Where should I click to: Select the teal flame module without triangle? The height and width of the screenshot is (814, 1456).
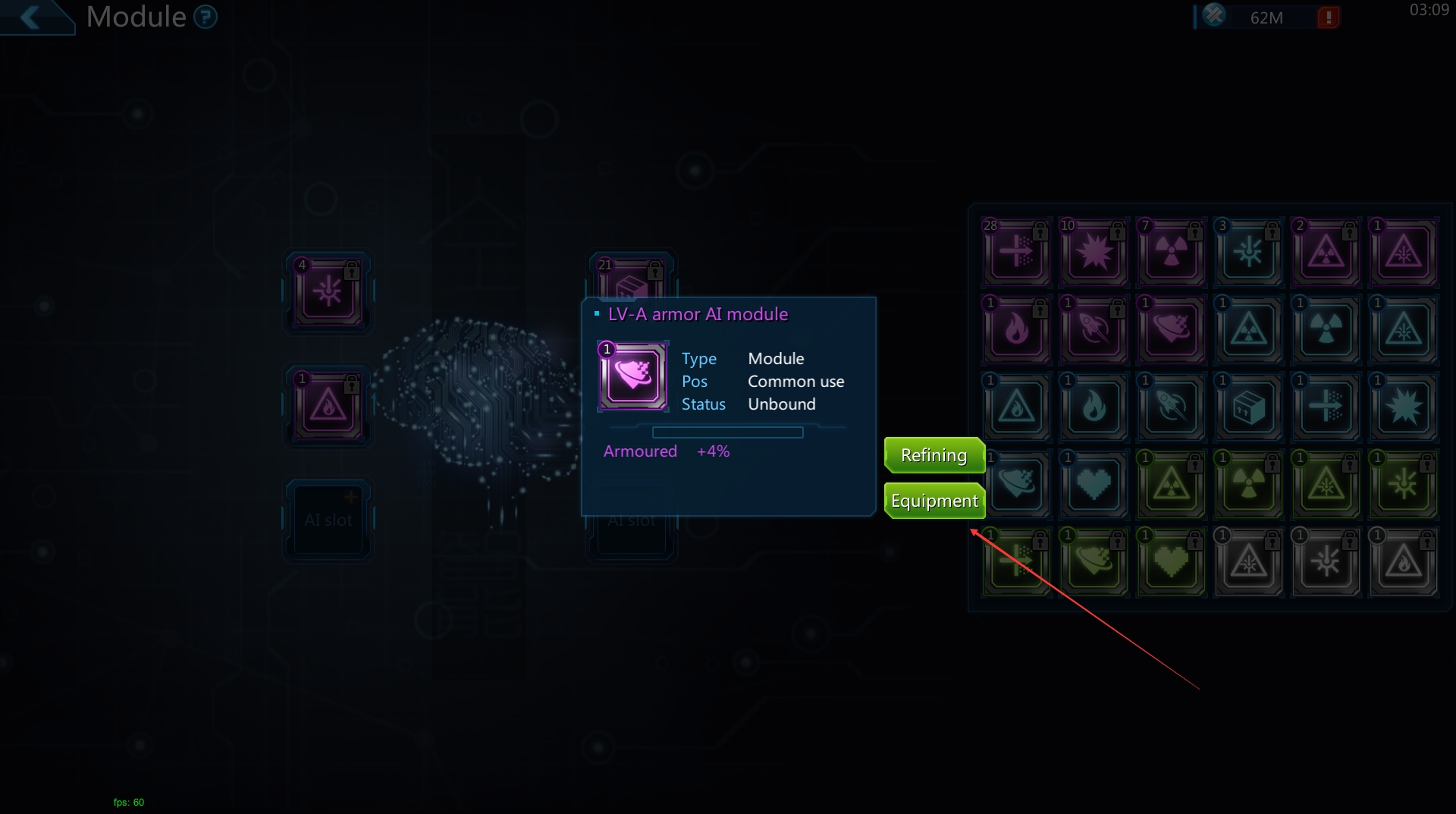tap(1094, 407)
